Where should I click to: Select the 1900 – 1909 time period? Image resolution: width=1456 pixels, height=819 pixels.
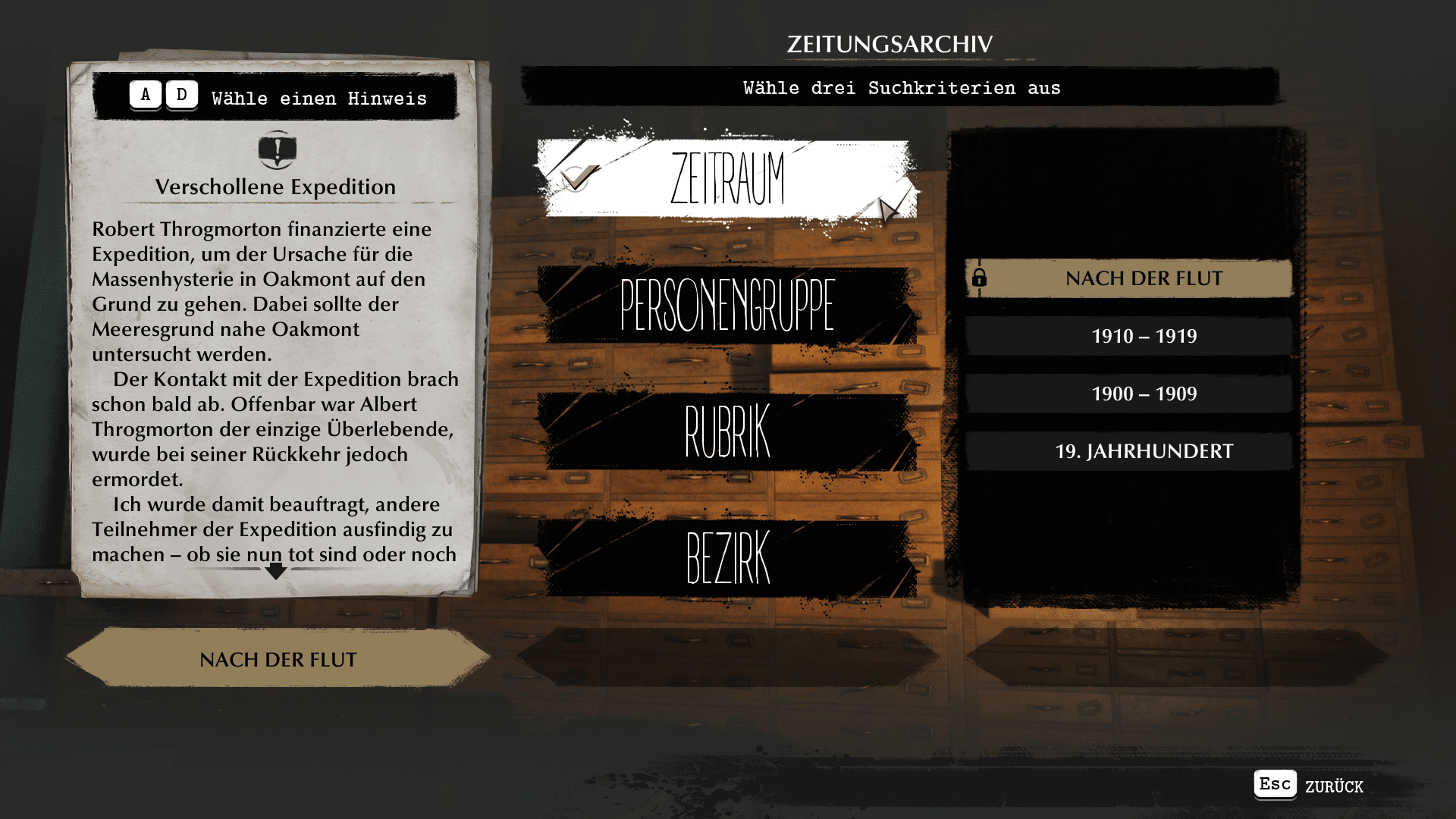click(x=1144, y=394)
